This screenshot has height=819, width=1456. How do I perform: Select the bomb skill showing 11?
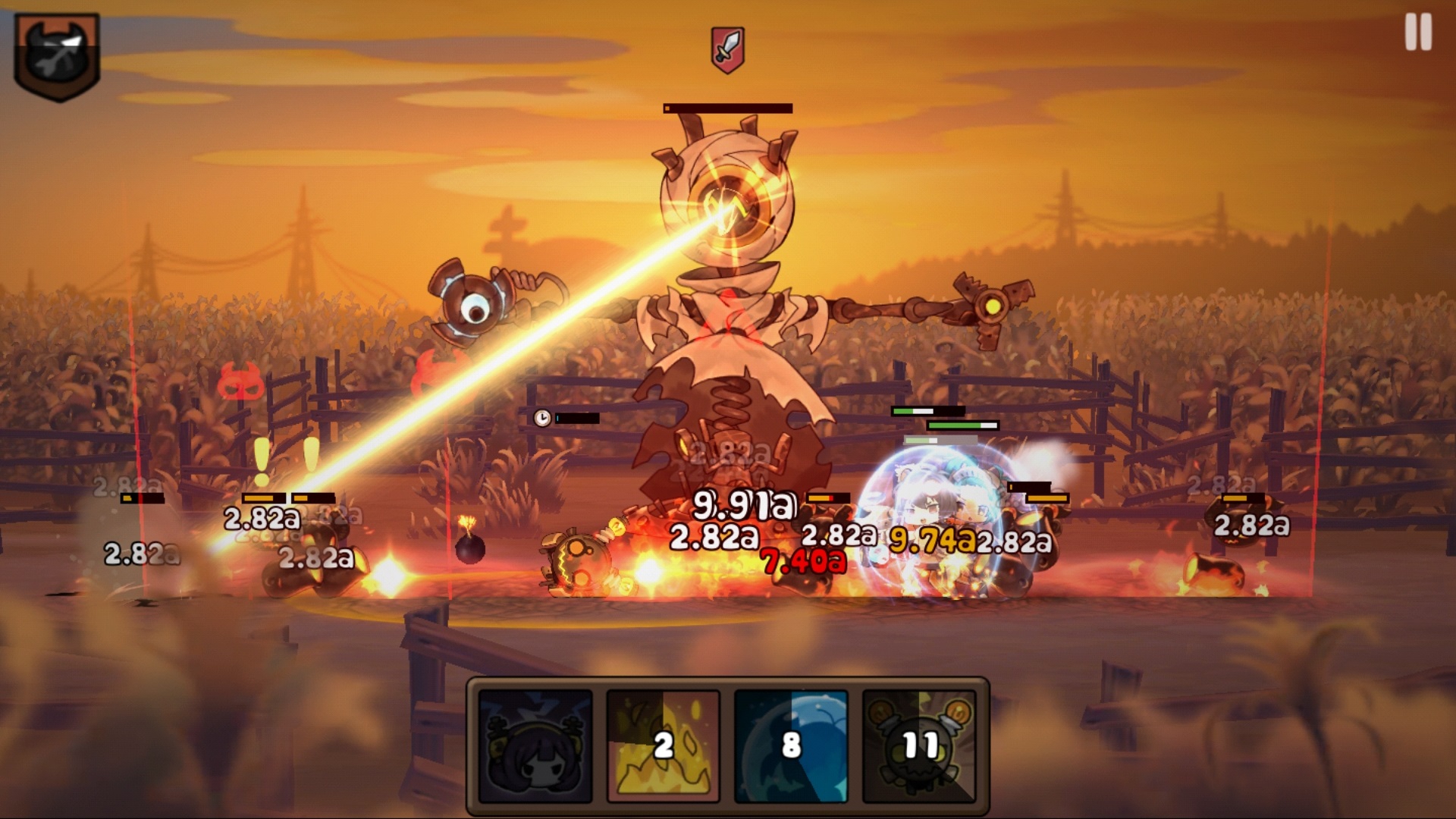[919, 746]
